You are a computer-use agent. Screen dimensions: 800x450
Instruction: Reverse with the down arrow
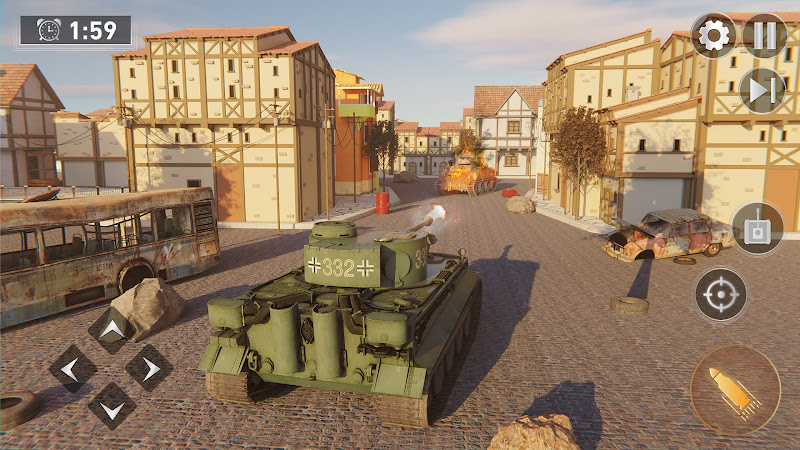pyautogui.click(x=111, y=406)
